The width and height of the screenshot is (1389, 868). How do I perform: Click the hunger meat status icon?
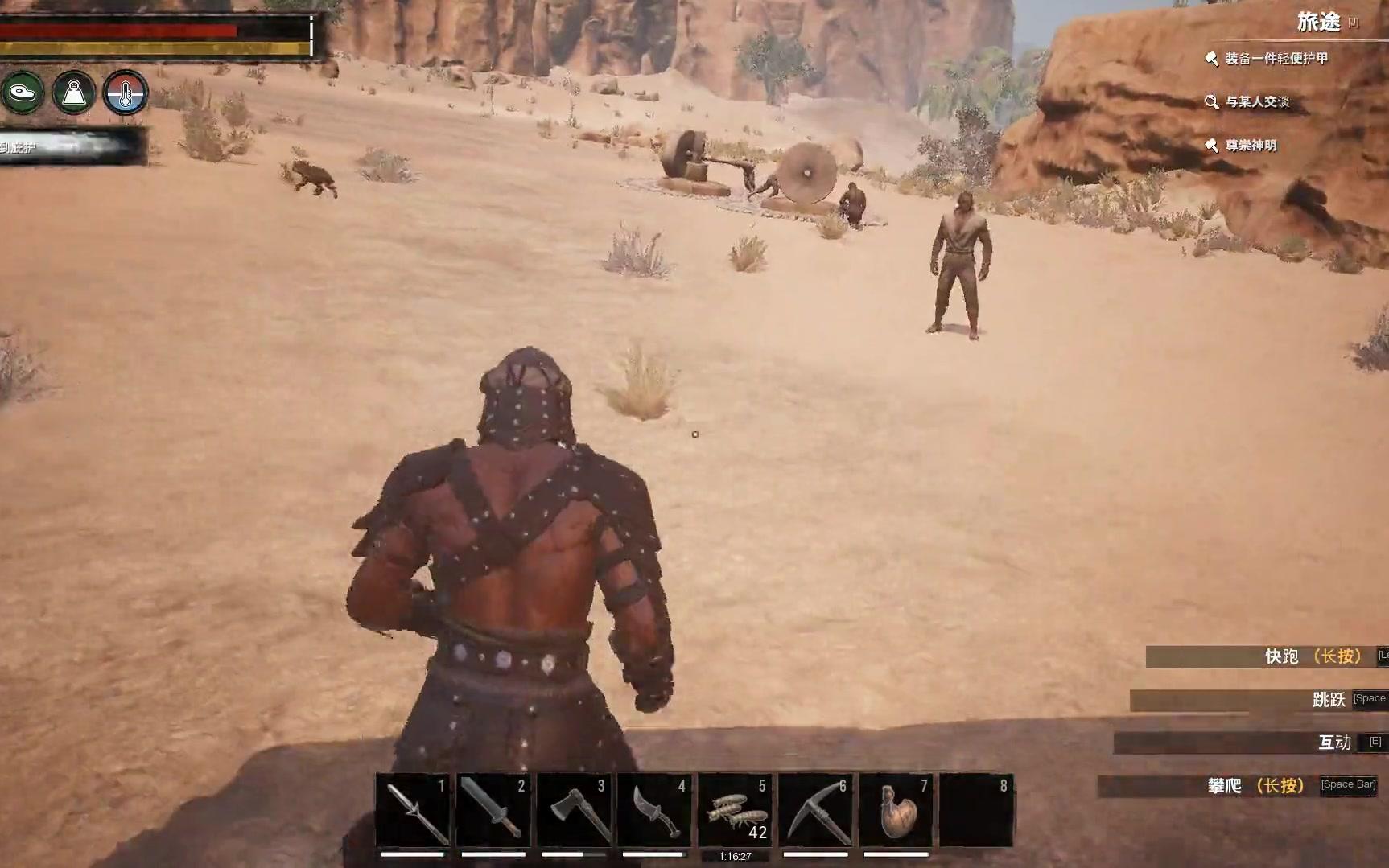pyautogui.click(x=23, y=93)
